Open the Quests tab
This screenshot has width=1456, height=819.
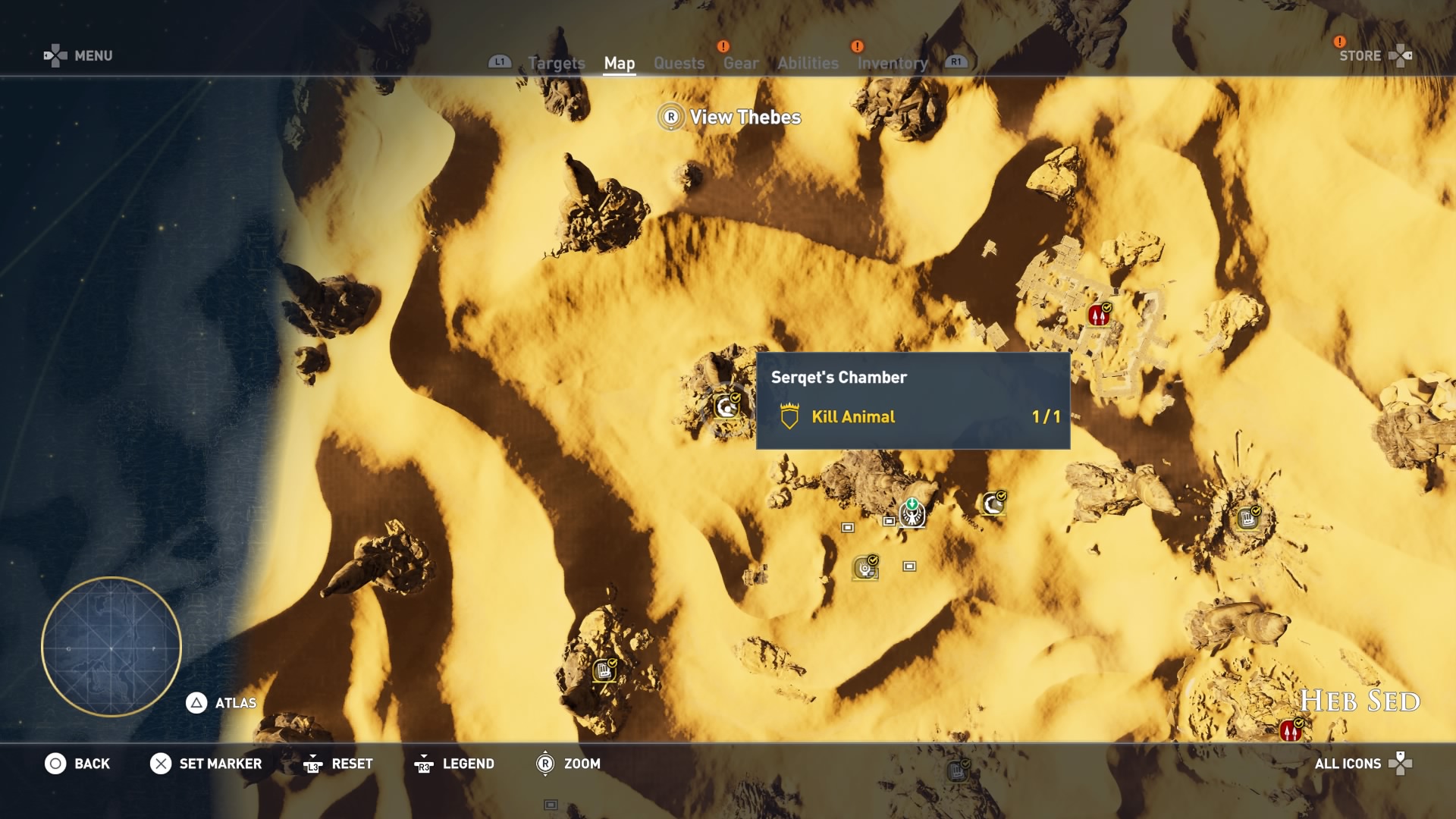(679, 64)
